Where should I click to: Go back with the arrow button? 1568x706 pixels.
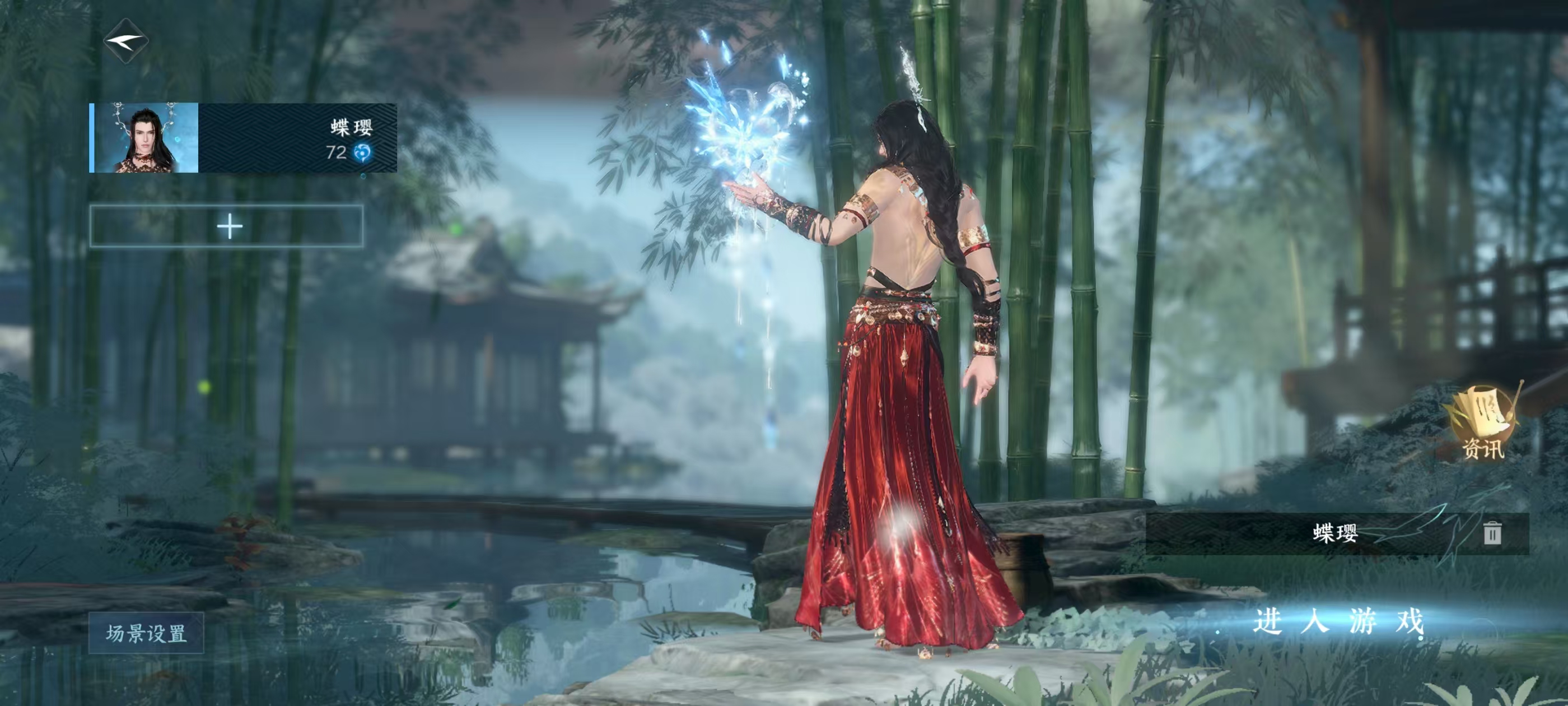(126, 41)
